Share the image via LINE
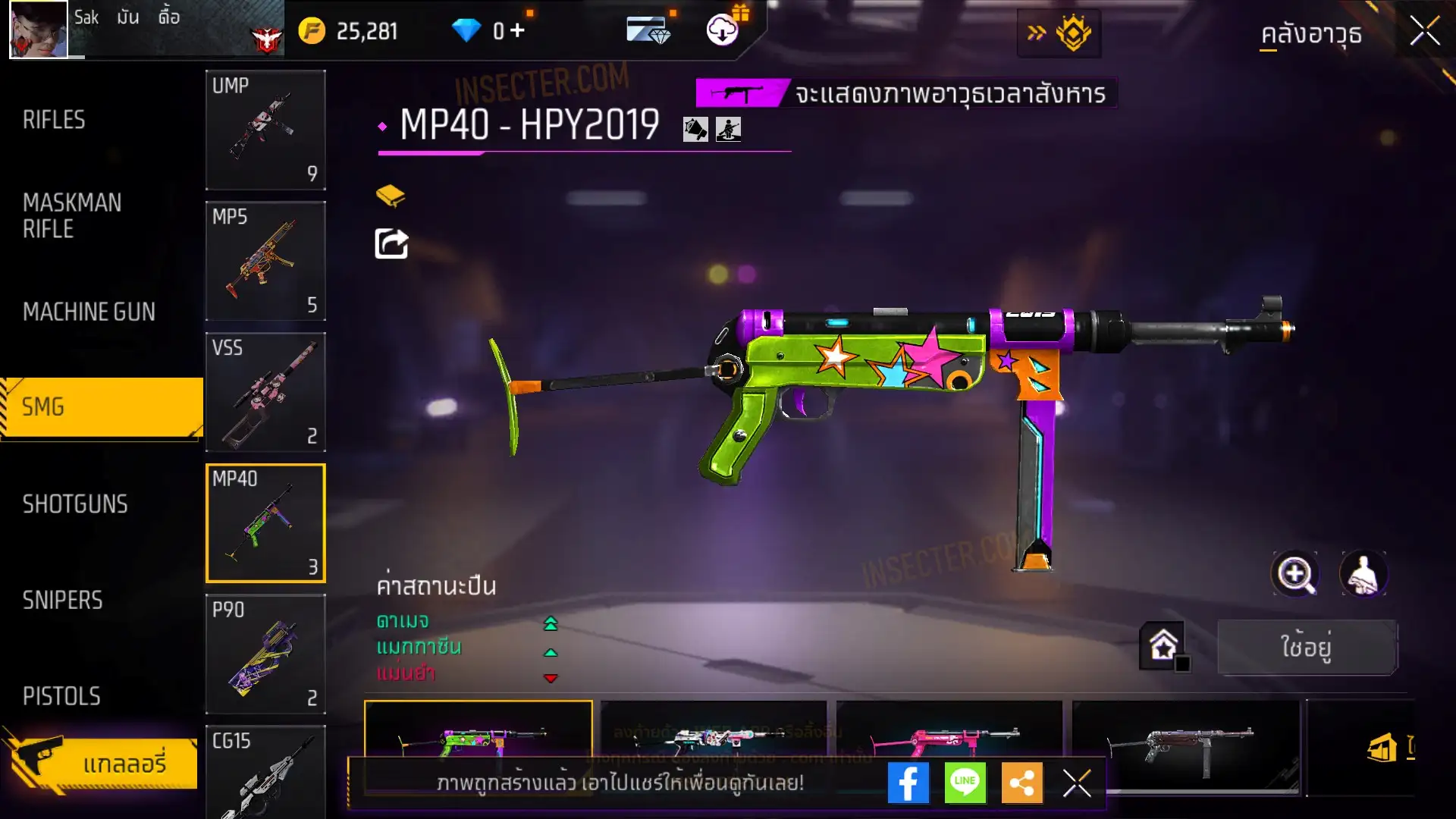The width and height of the screenshot is (1456, 819). tap(965, 783)
